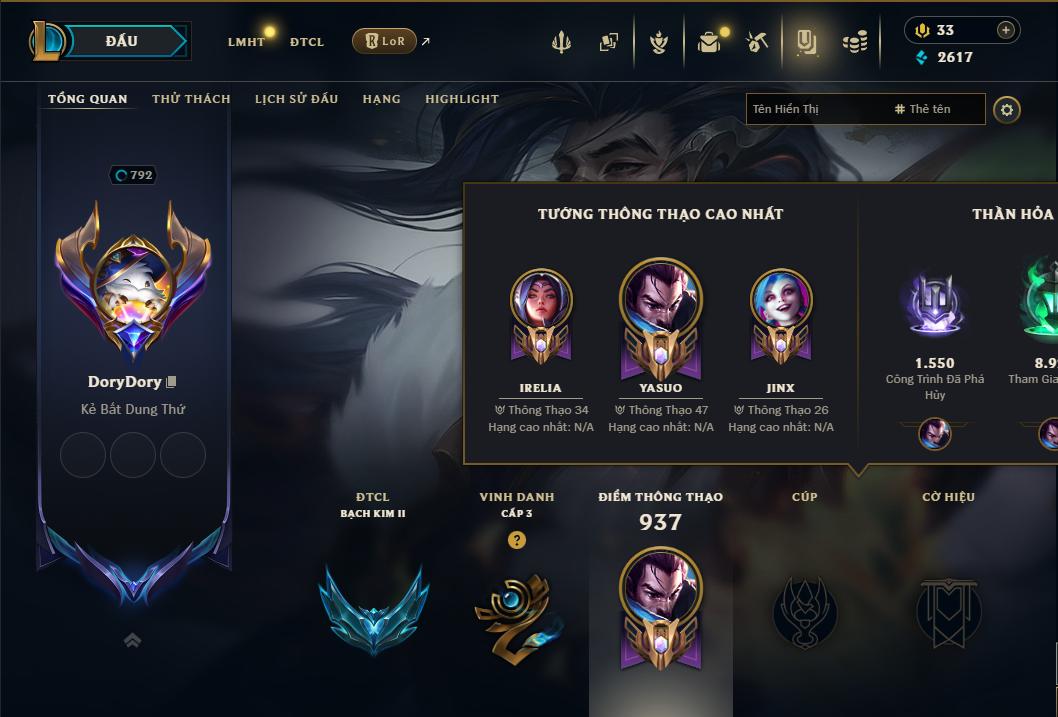The width and height of the screenshot is (1058, 717).
Task: Open the LoR launcher link
Action: tap(385, 41)
